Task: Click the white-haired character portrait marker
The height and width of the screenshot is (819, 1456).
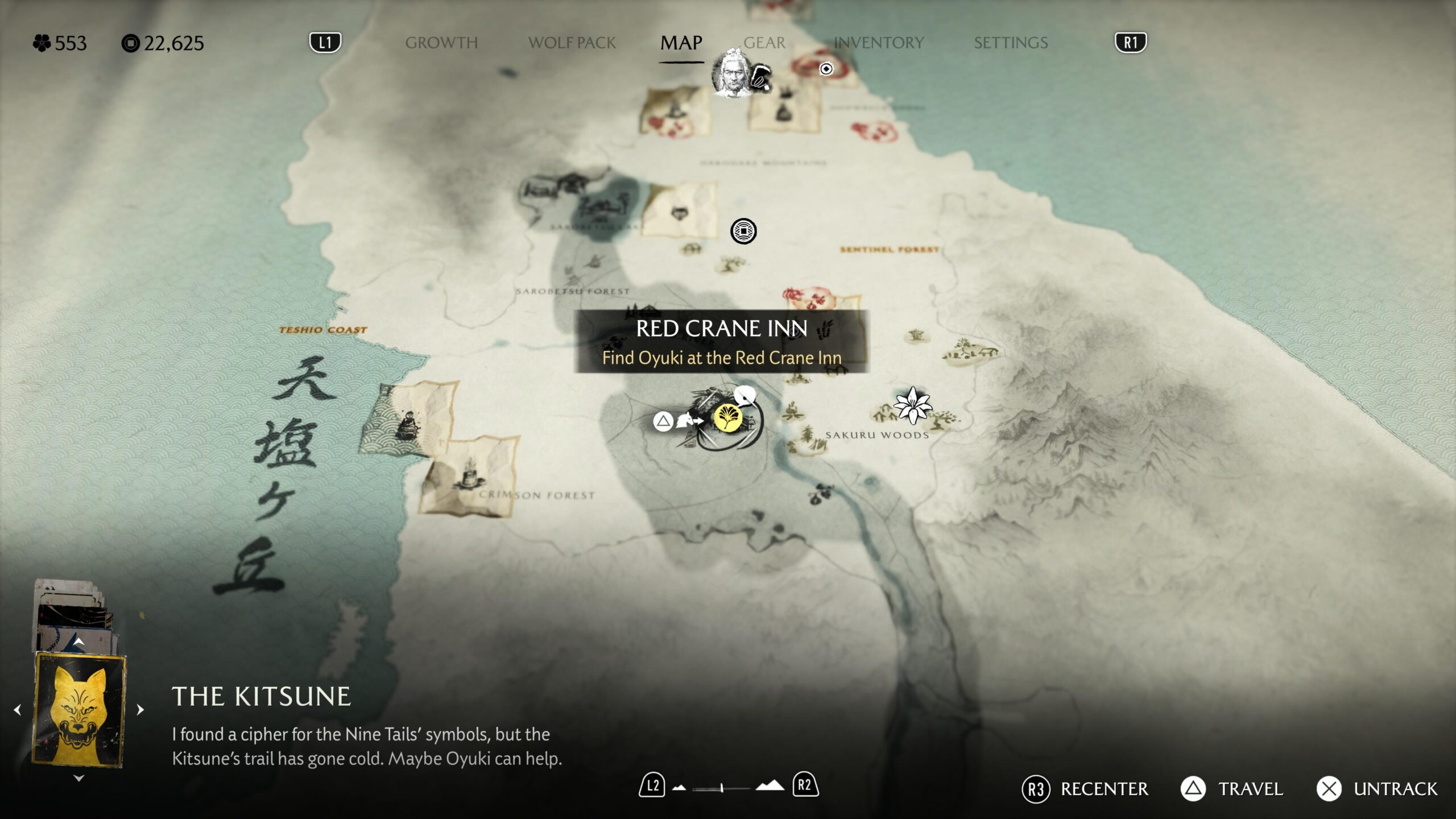Action: click(x=732, y=73)
